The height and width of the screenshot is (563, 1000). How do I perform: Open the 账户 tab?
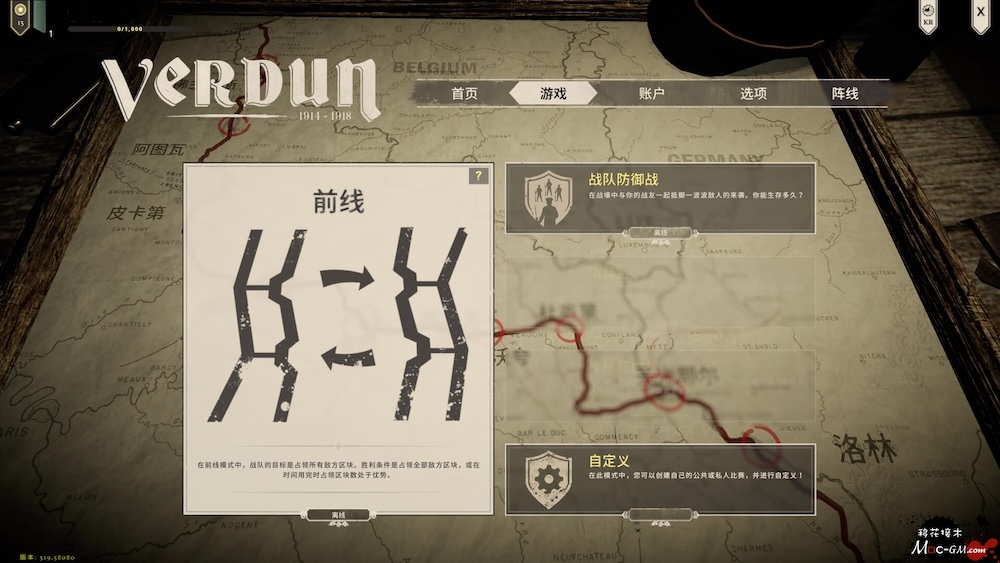click(651, 93)
